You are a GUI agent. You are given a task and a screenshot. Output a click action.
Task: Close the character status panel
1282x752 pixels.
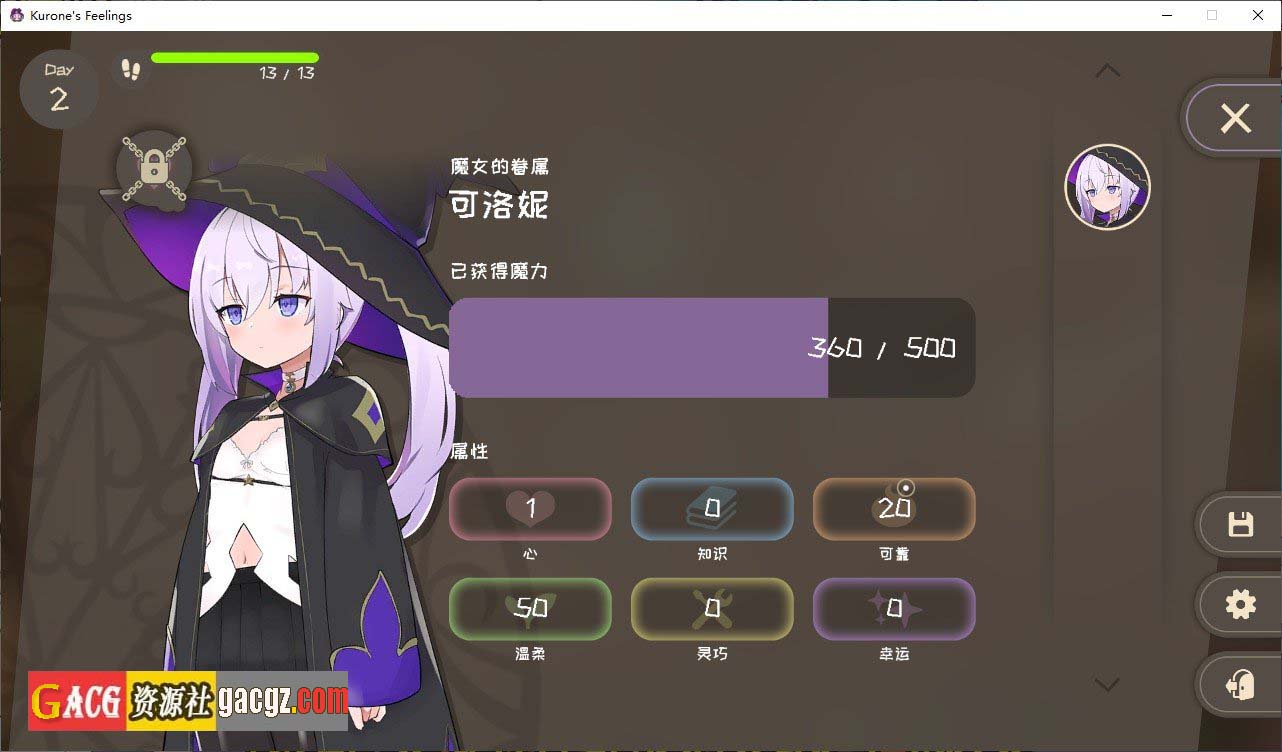tap(1235, 119)
